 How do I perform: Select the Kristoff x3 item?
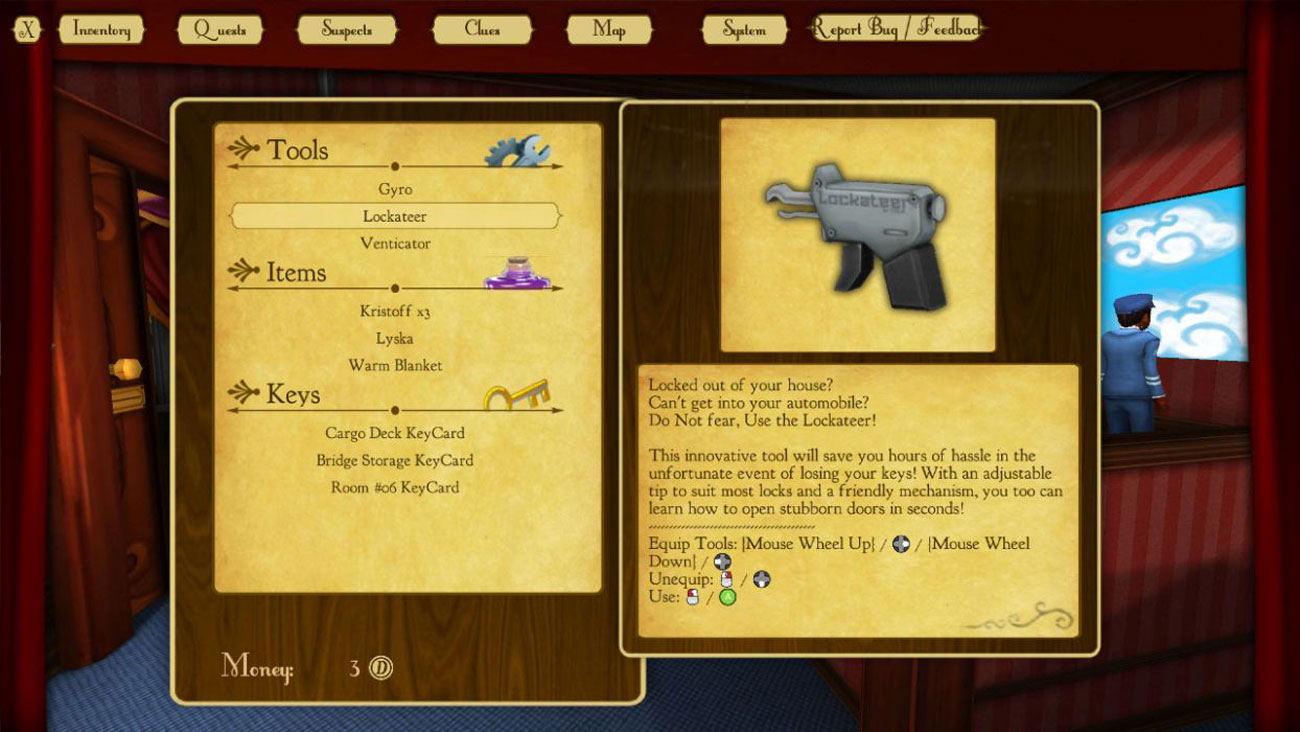[x=395, y=311]
